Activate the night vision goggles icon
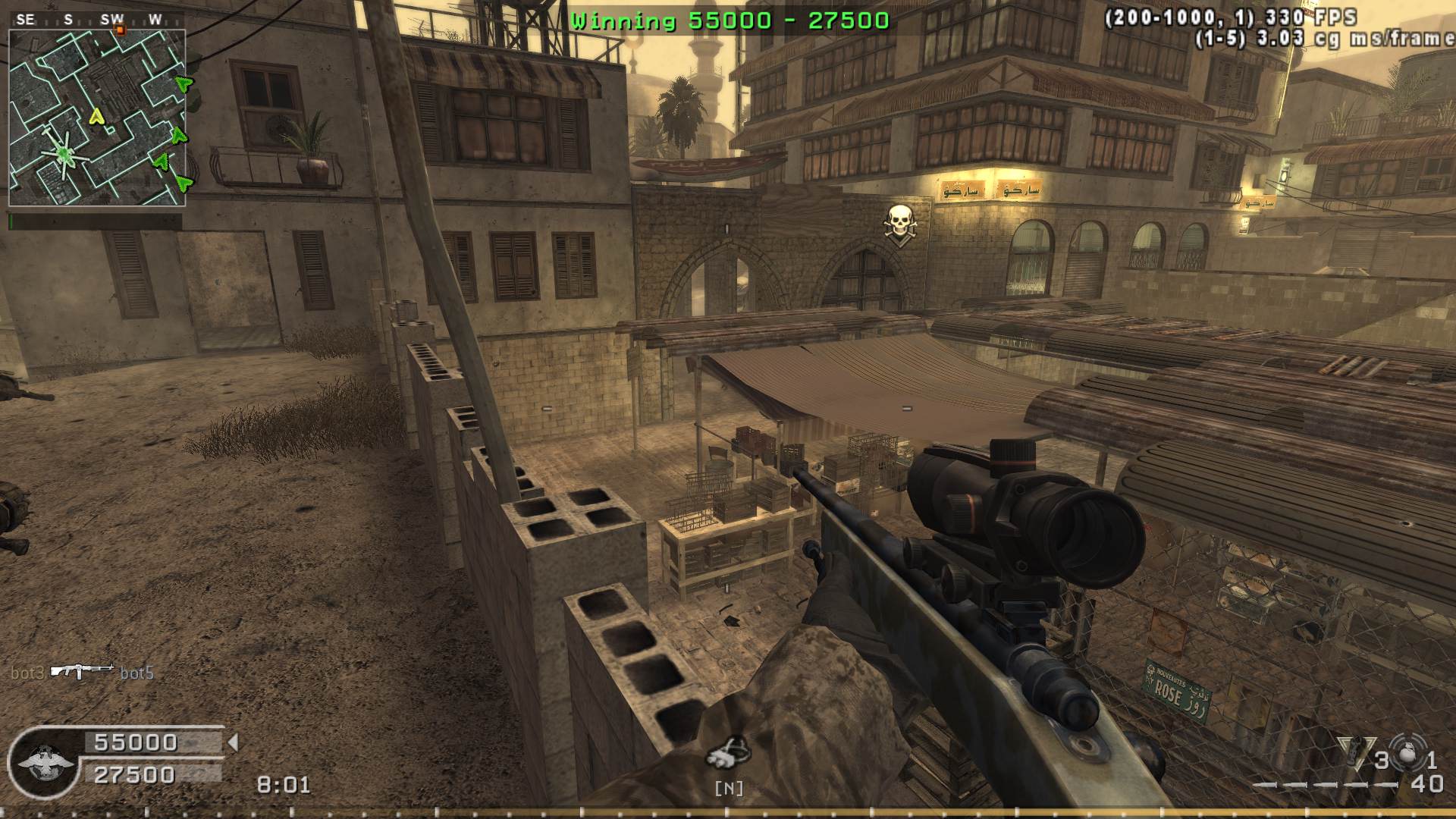Viewport: 1456px width, 819px height. [729, 752]
